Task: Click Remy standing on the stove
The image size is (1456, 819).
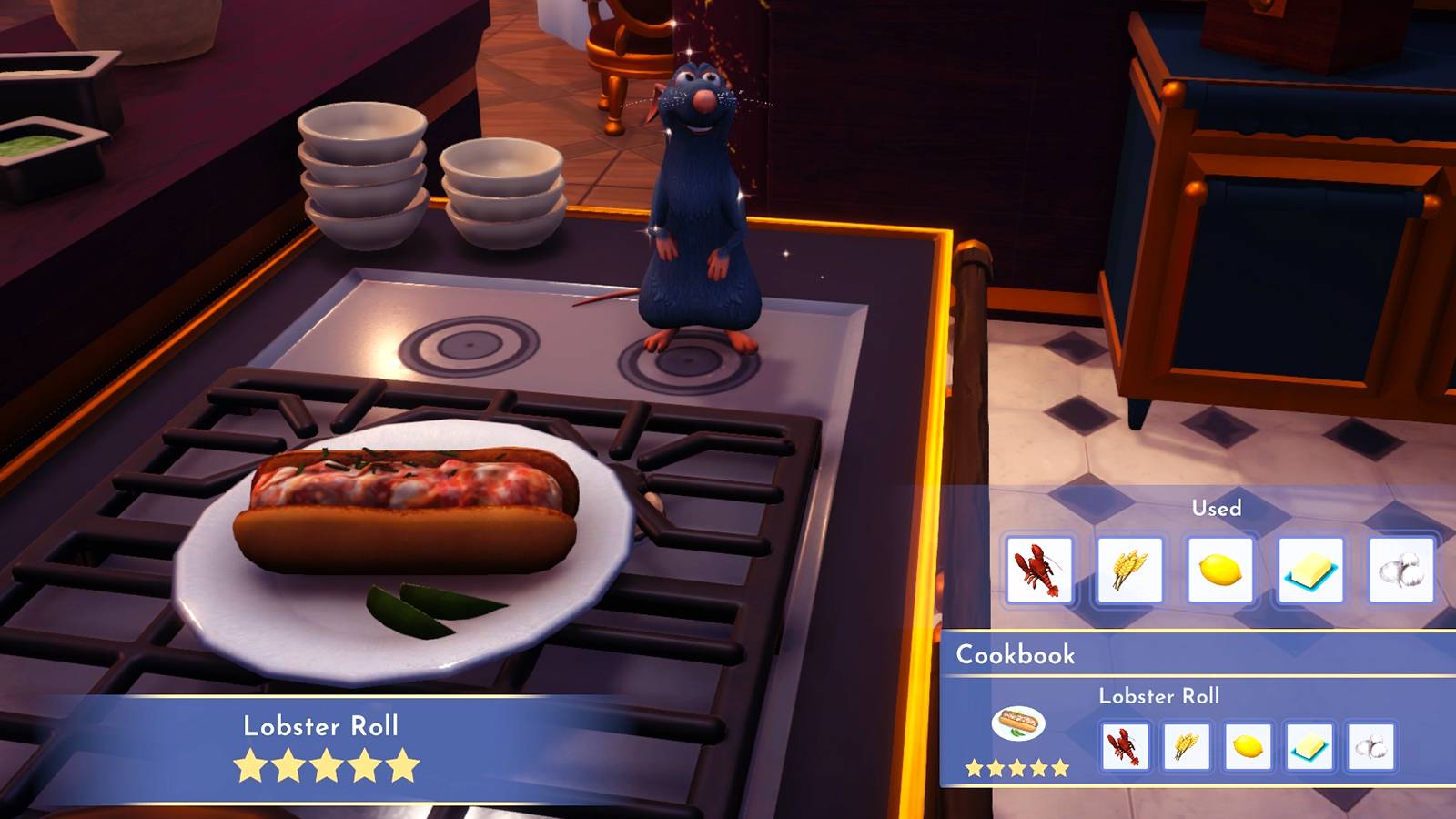Action: pos(699,209)
